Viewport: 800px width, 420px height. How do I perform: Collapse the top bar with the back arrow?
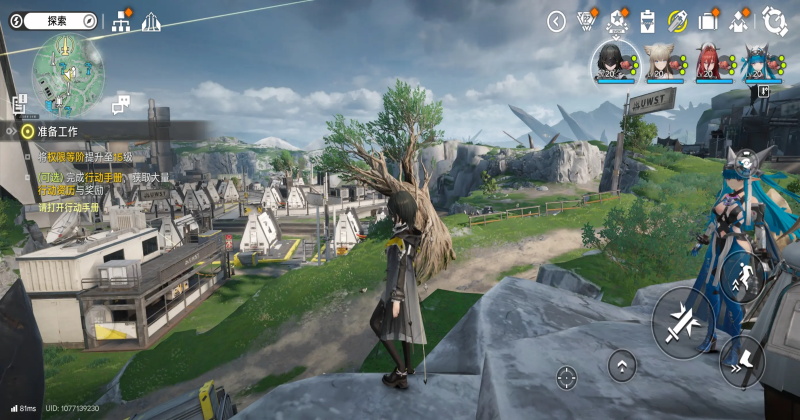557,21
